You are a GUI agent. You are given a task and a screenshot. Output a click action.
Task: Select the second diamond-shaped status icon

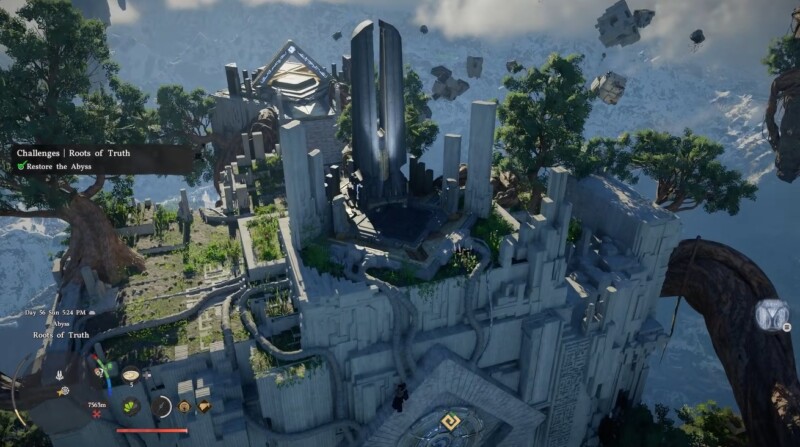tap(204, 407)
